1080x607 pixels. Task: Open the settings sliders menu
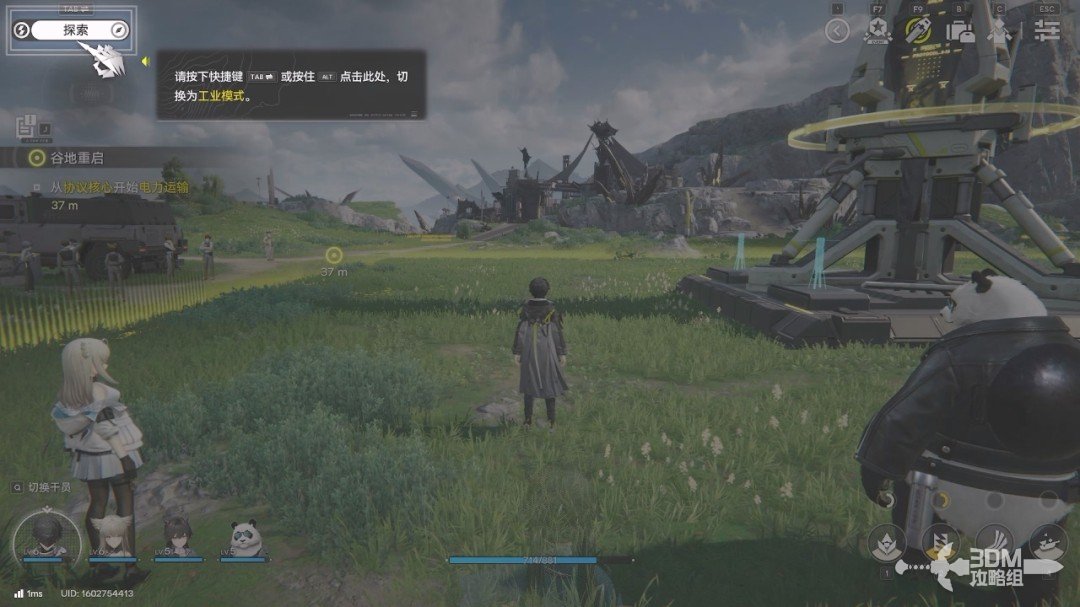click(1046, 30)
